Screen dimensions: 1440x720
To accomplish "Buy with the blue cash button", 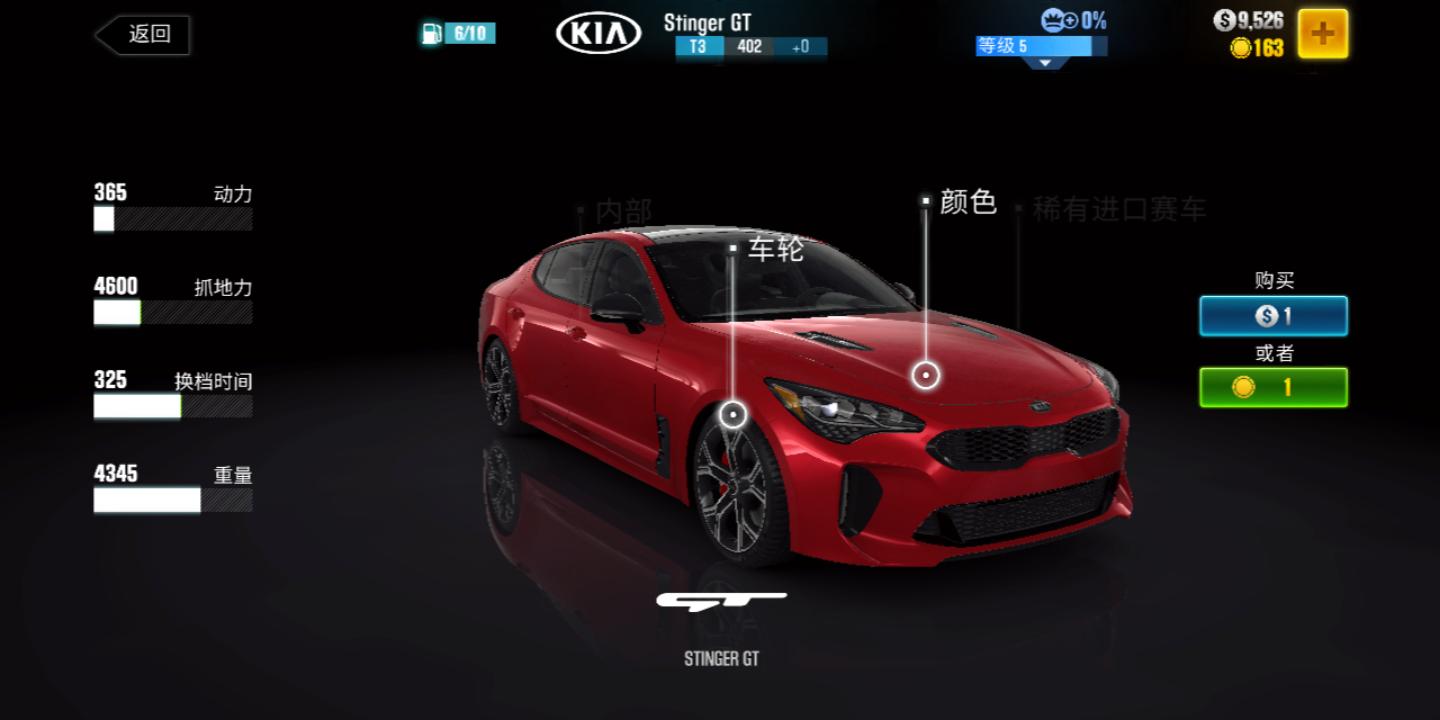I will tap(1273, 316).
